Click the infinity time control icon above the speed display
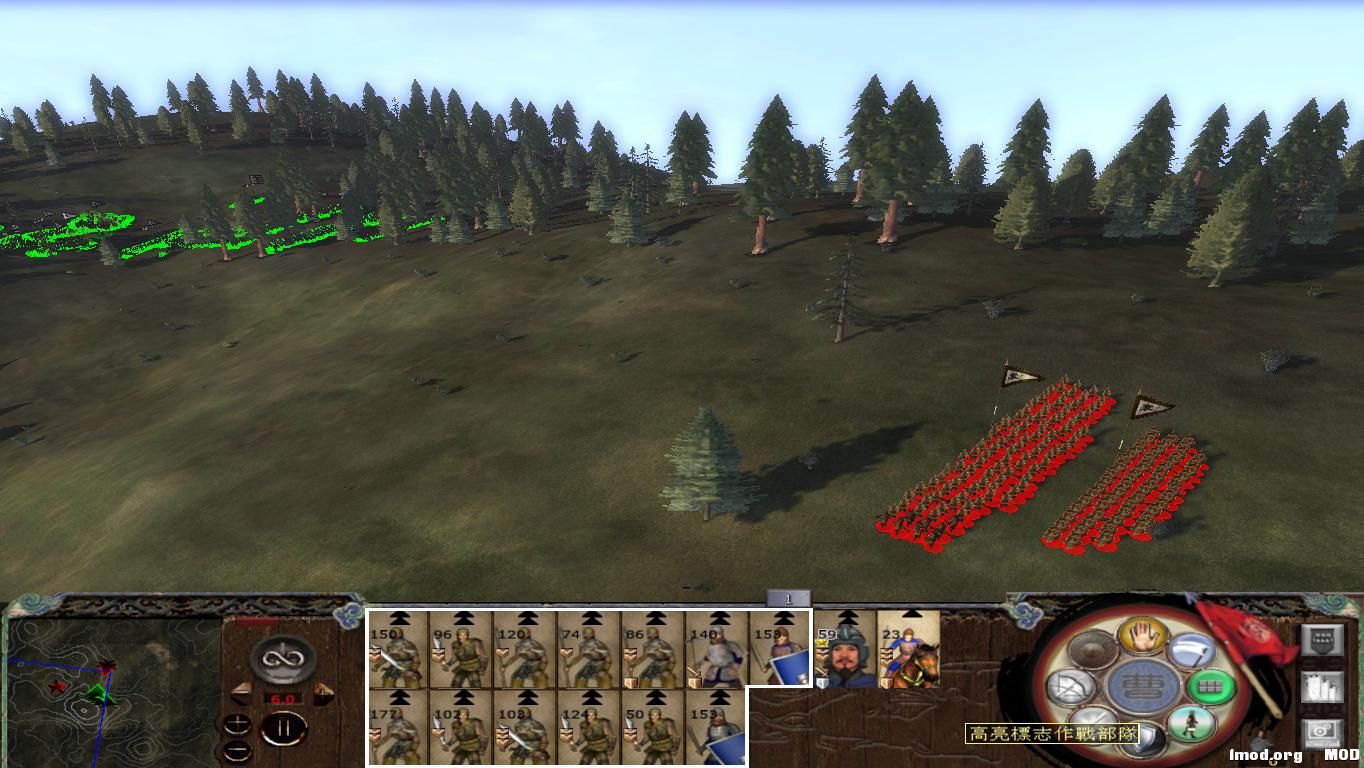This screenshot has width=1364, height=768. [281, 659]
